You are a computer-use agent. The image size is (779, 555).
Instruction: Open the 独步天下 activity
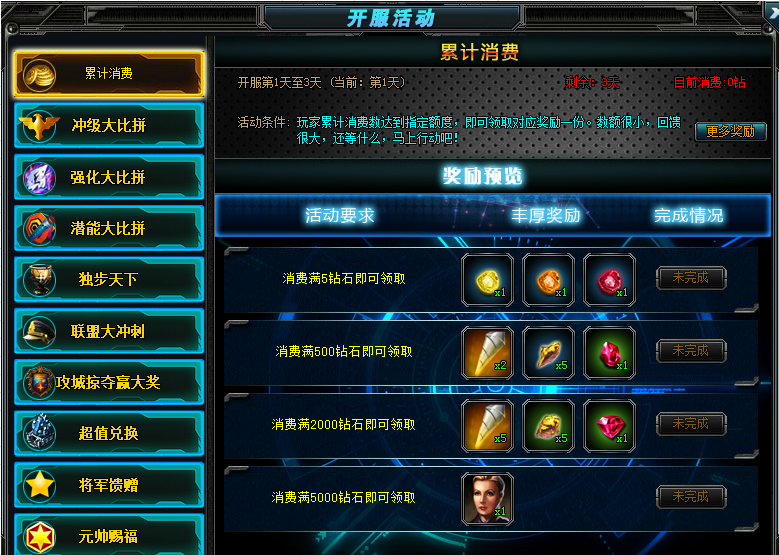pos(108,279)
